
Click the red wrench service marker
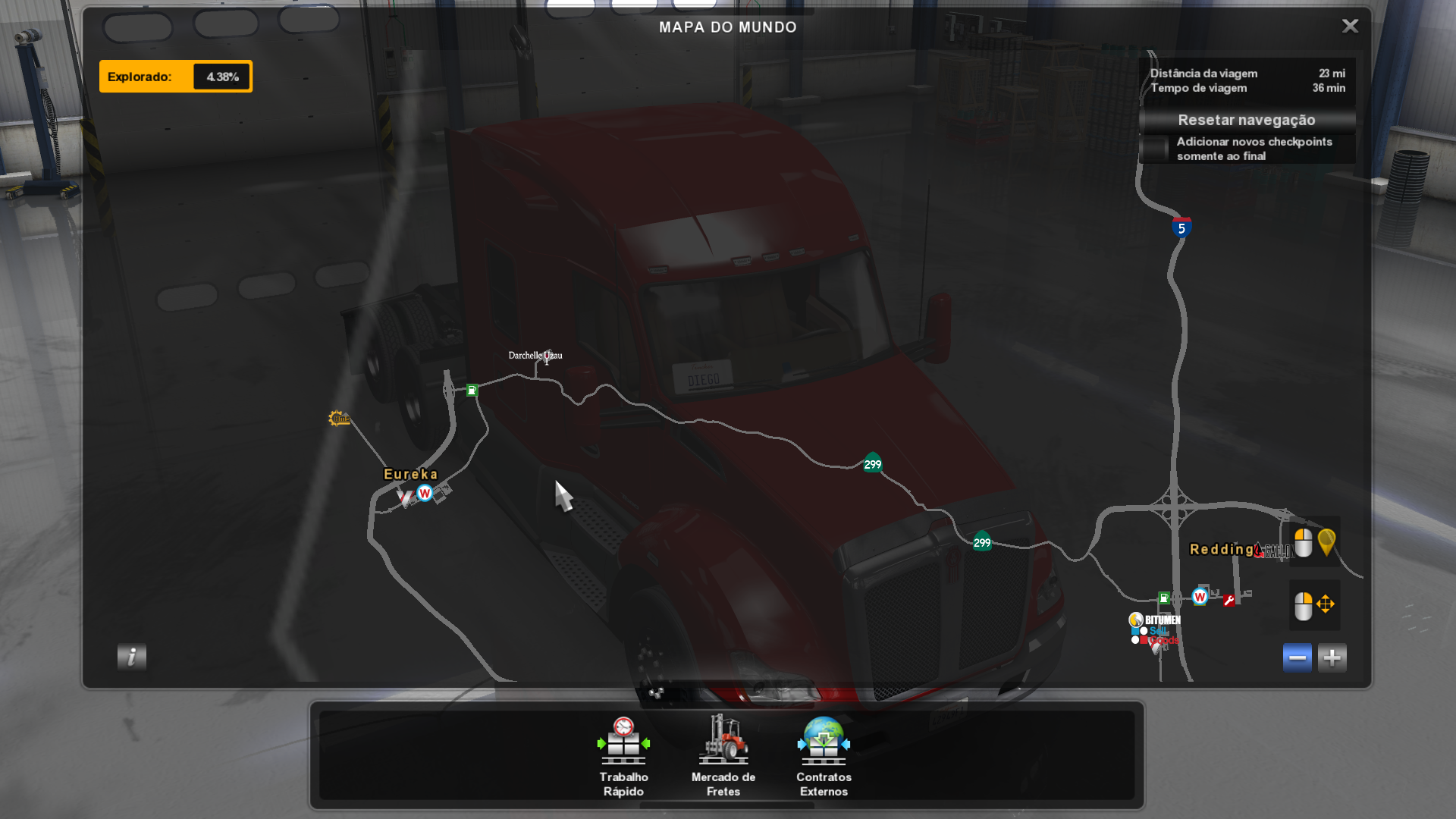1229,600
